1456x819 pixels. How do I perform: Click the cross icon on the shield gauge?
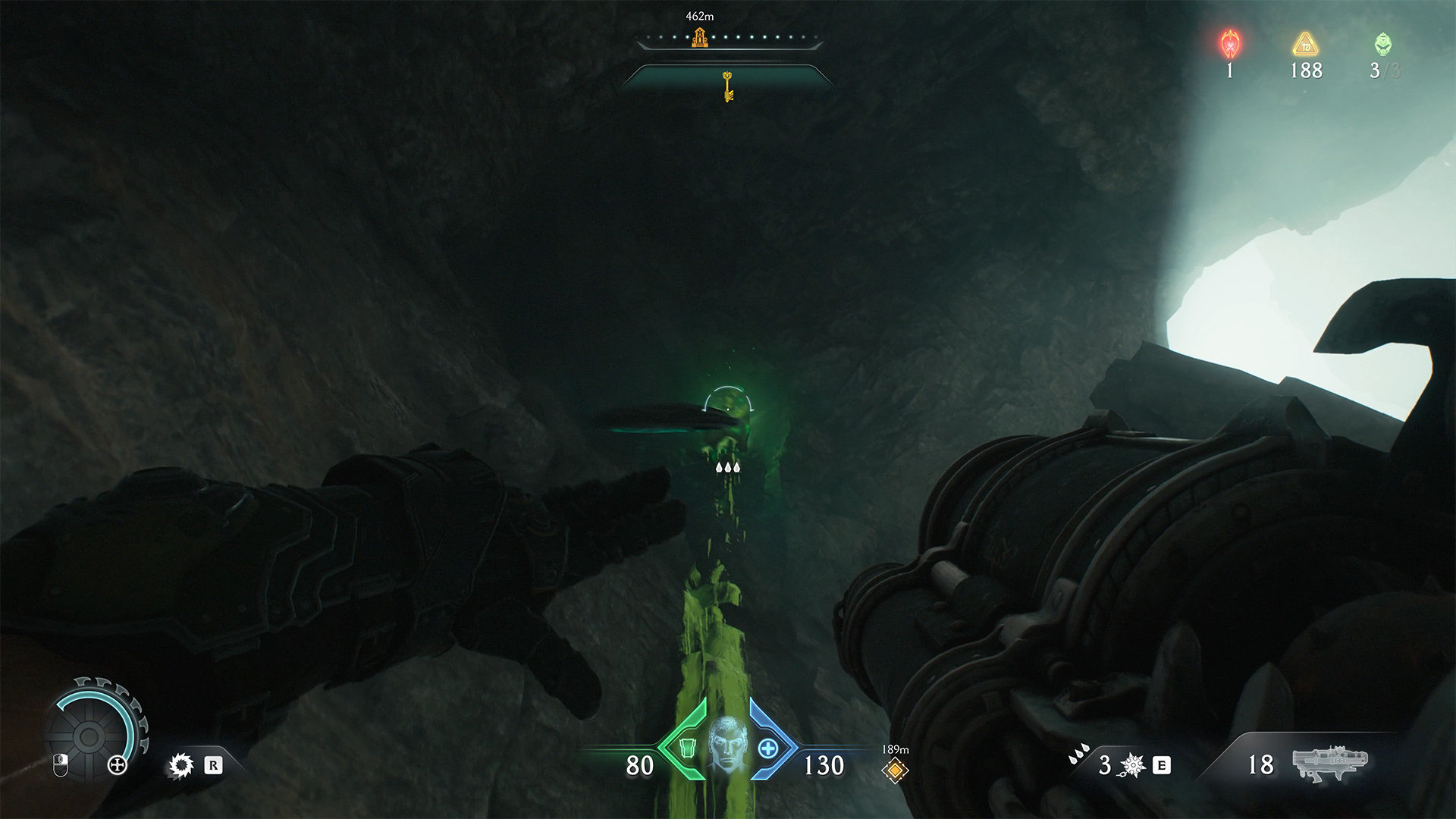coord(117,764)
